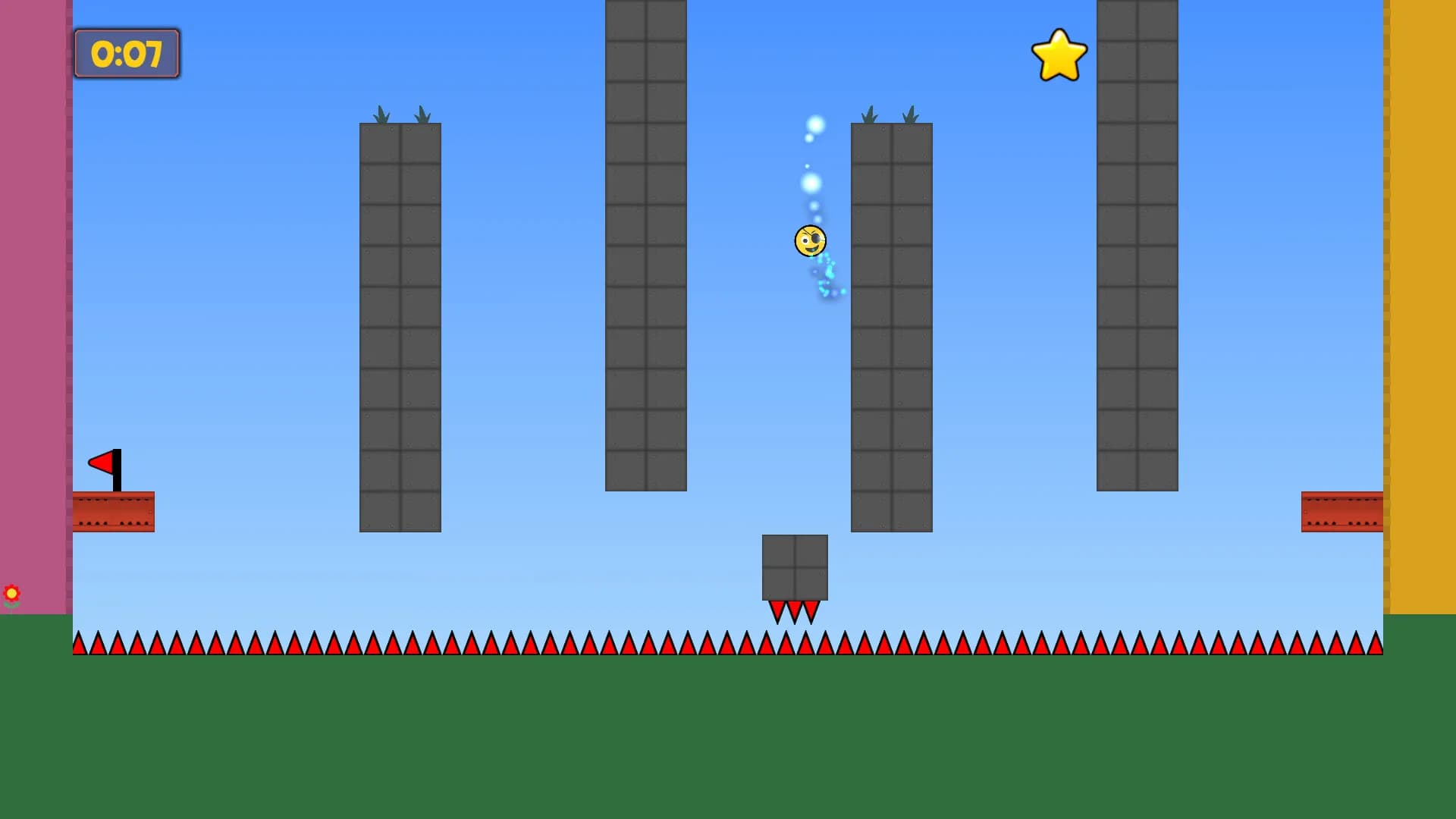This screenshot has width=1456, height=819.
Task: Click the small flower on the left wall
Action: [x=12, y=592]
